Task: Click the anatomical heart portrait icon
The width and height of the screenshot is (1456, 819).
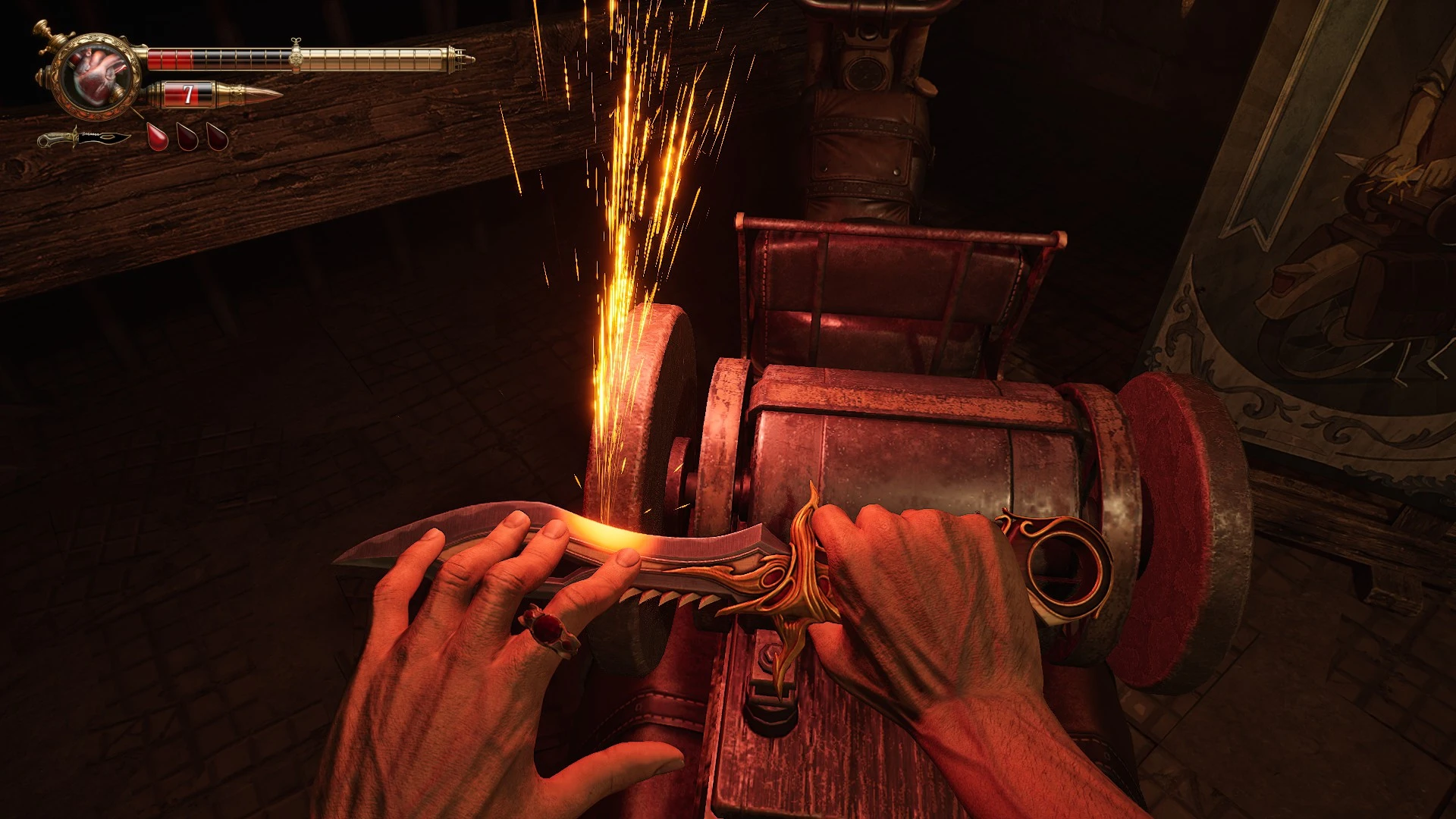Action: point(96,76)
